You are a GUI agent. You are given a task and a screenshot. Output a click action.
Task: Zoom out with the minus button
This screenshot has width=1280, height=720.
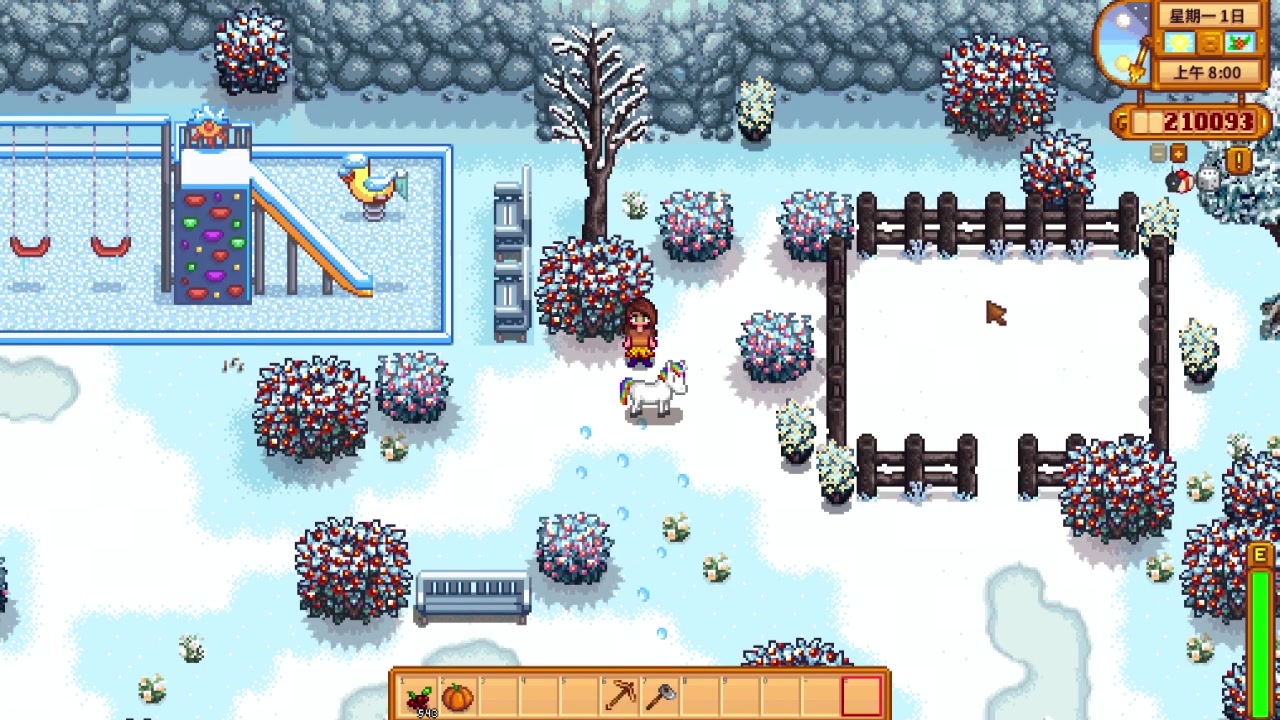(x=1159, y=153)
